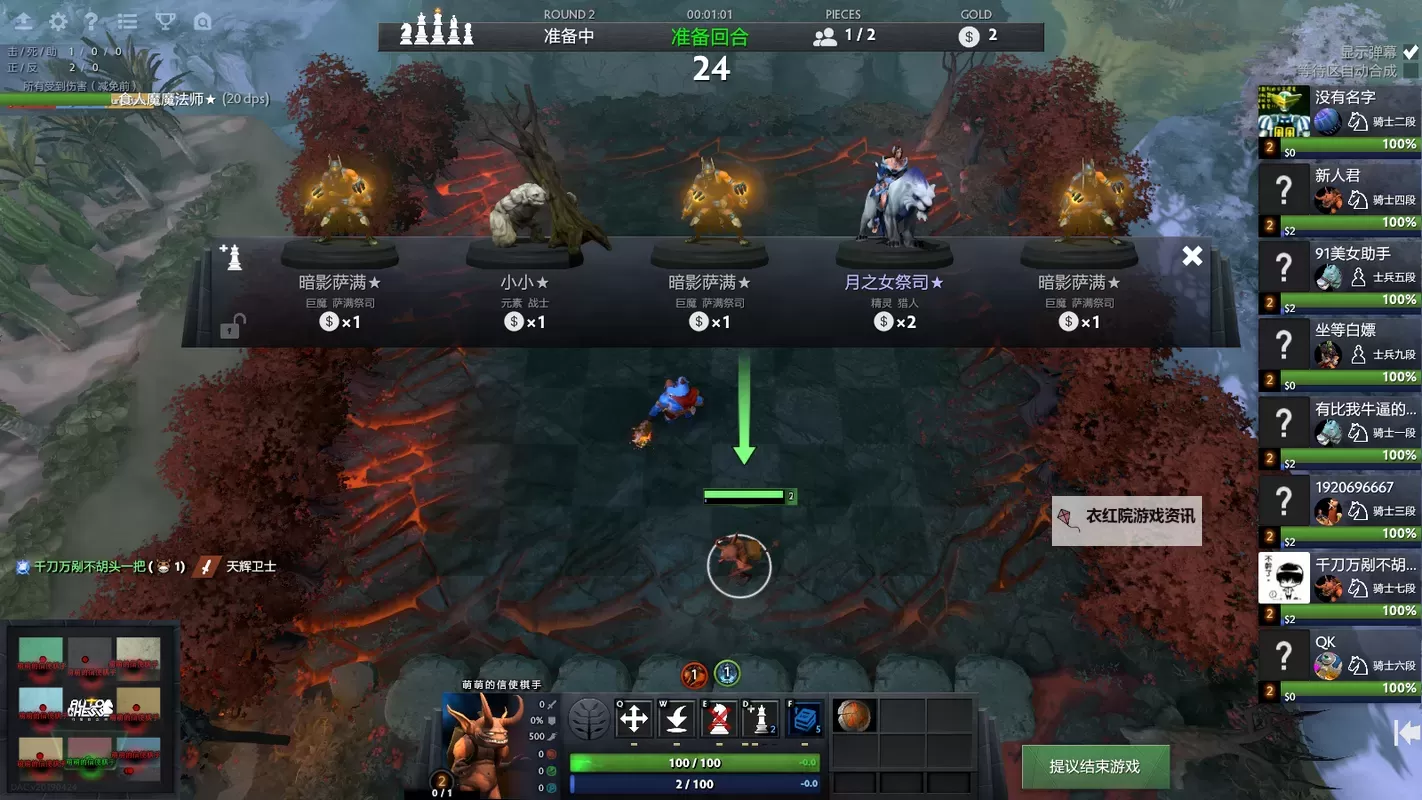1422x800 pixels.
Task: Click the 提议结束游戏 button
Action: click(1094, 766)
